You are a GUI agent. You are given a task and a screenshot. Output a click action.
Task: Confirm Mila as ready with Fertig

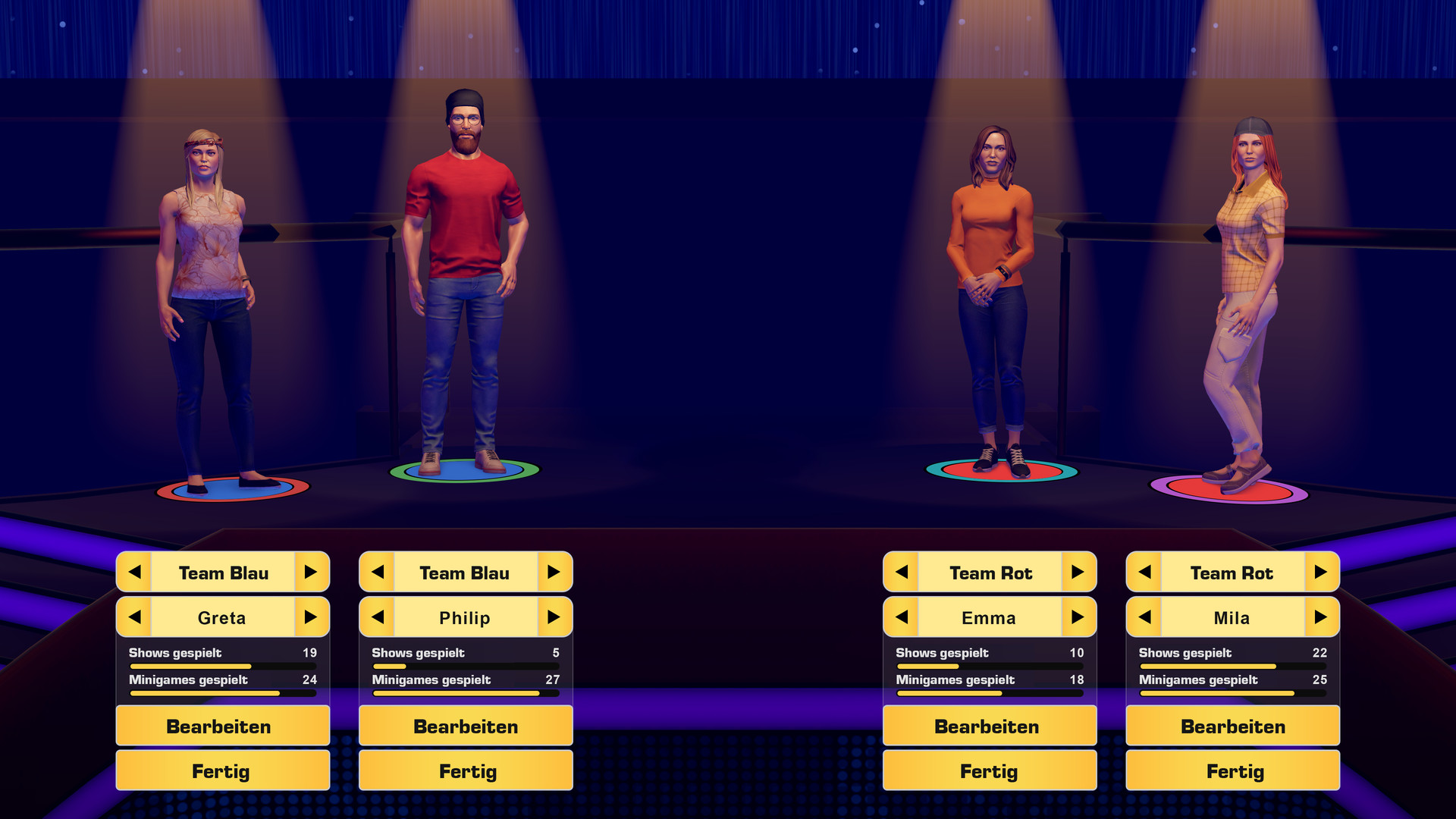pyautogui.click(x=1232, y=770)
